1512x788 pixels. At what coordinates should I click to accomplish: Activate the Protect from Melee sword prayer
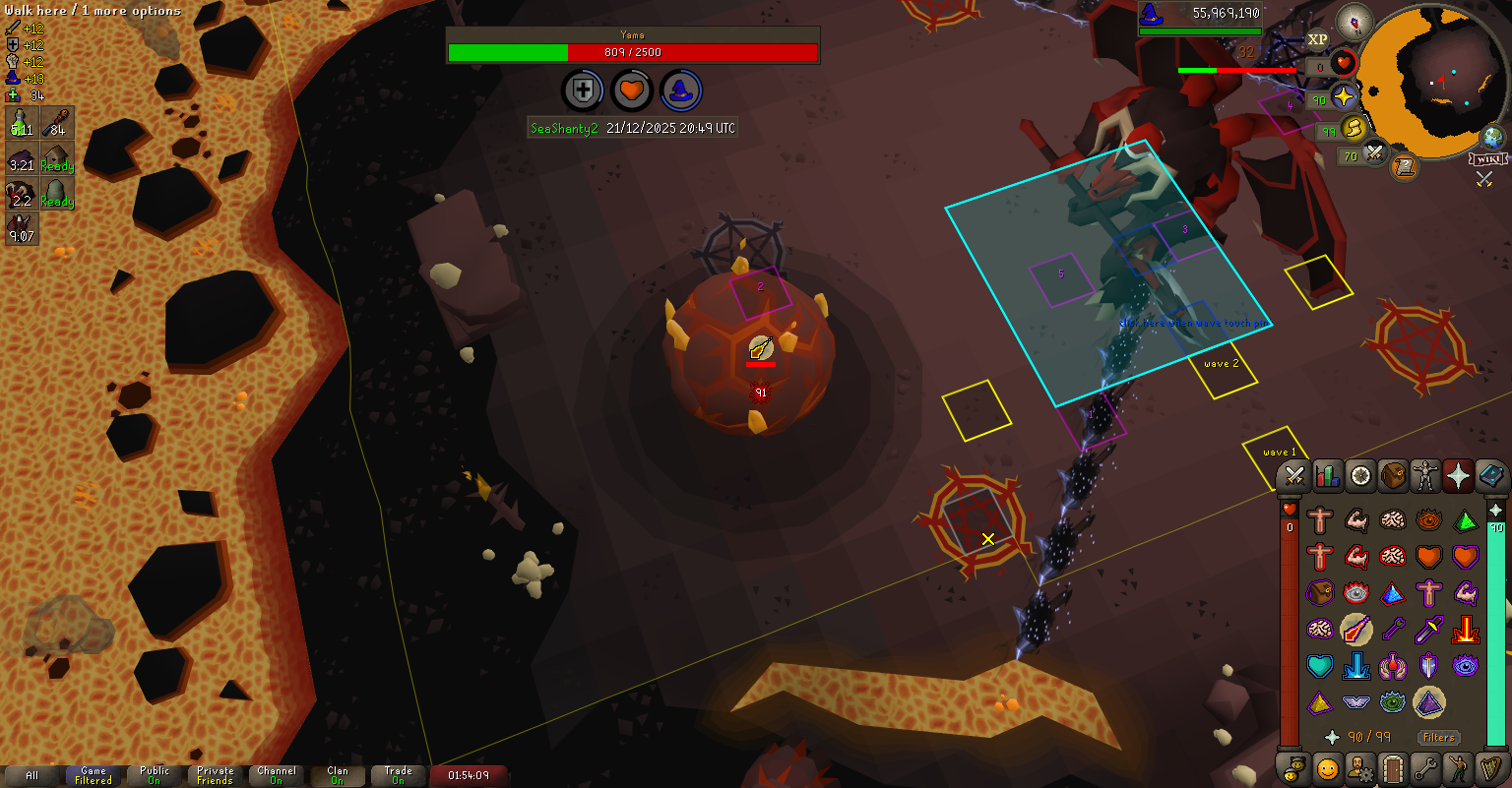[x=1429, y=629]
